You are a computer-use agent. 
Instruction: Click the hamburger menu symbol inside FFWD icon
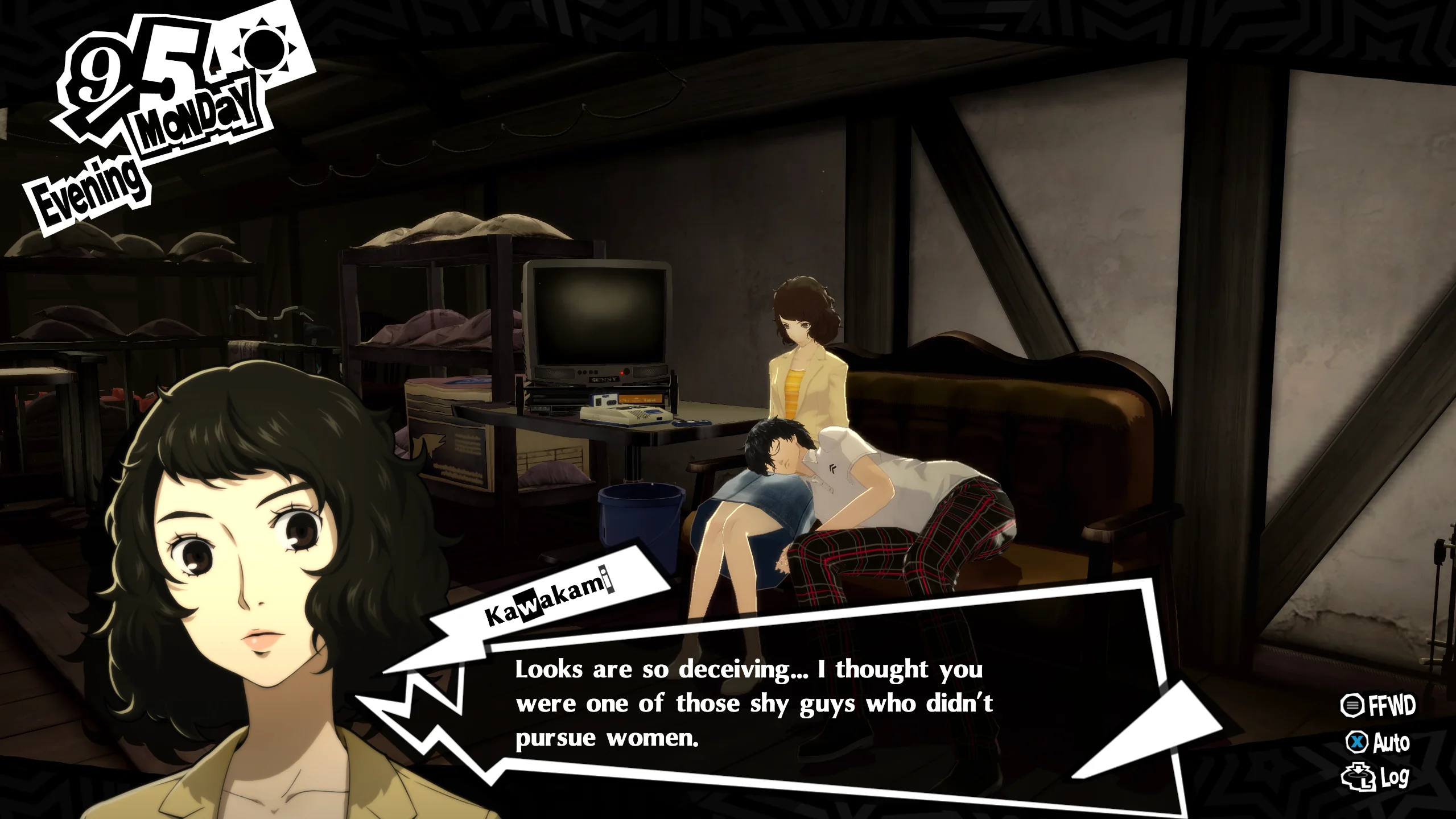pyautogui.click(x=1352, y=705)
